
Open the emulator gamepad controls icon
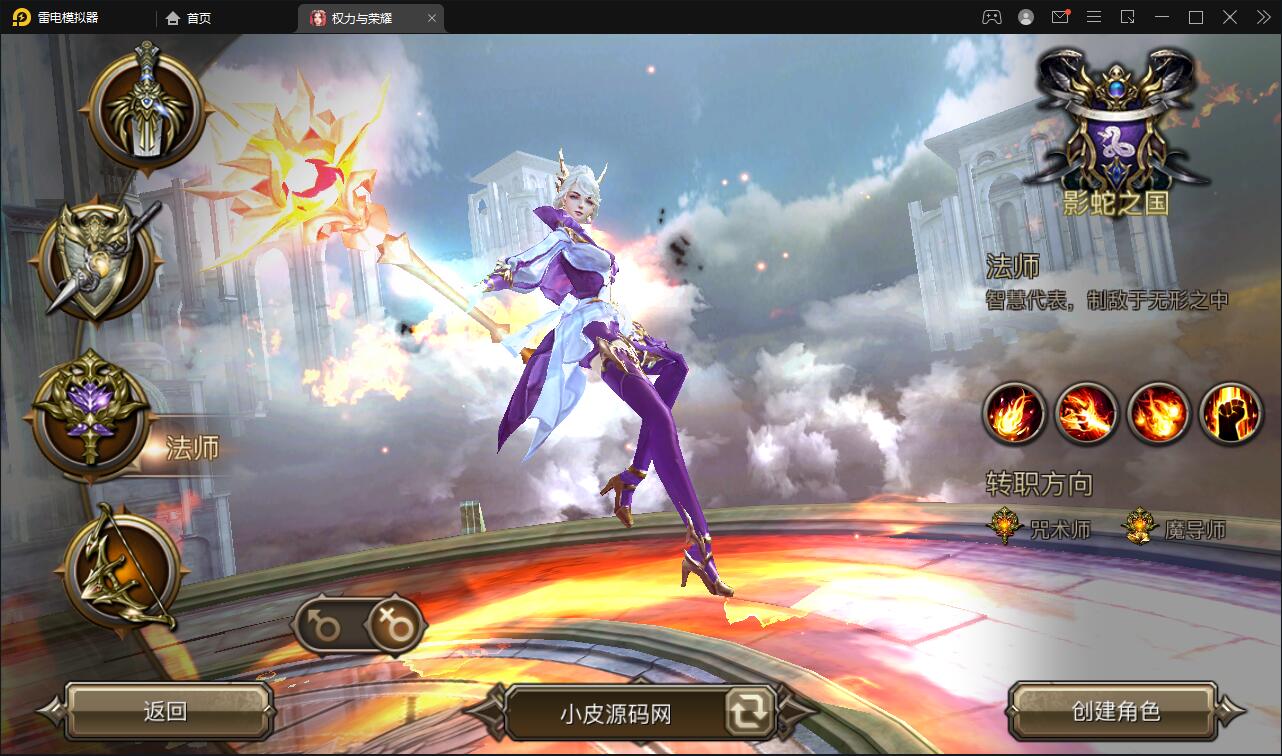(x=990, y=17)
